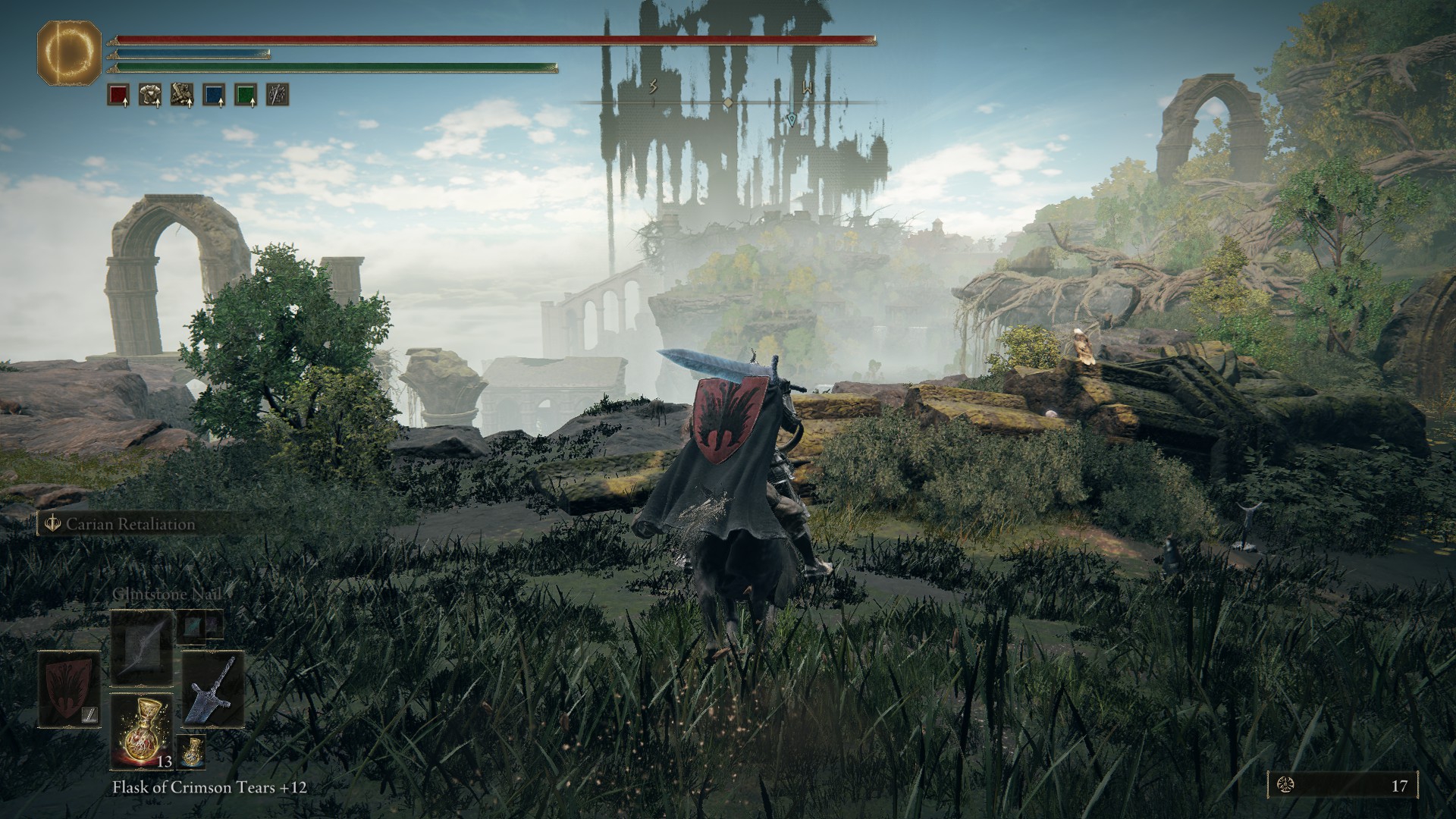Inspect the blue square buff icon
Screen dimensions: 1456x819
click(x=214, y=95)
